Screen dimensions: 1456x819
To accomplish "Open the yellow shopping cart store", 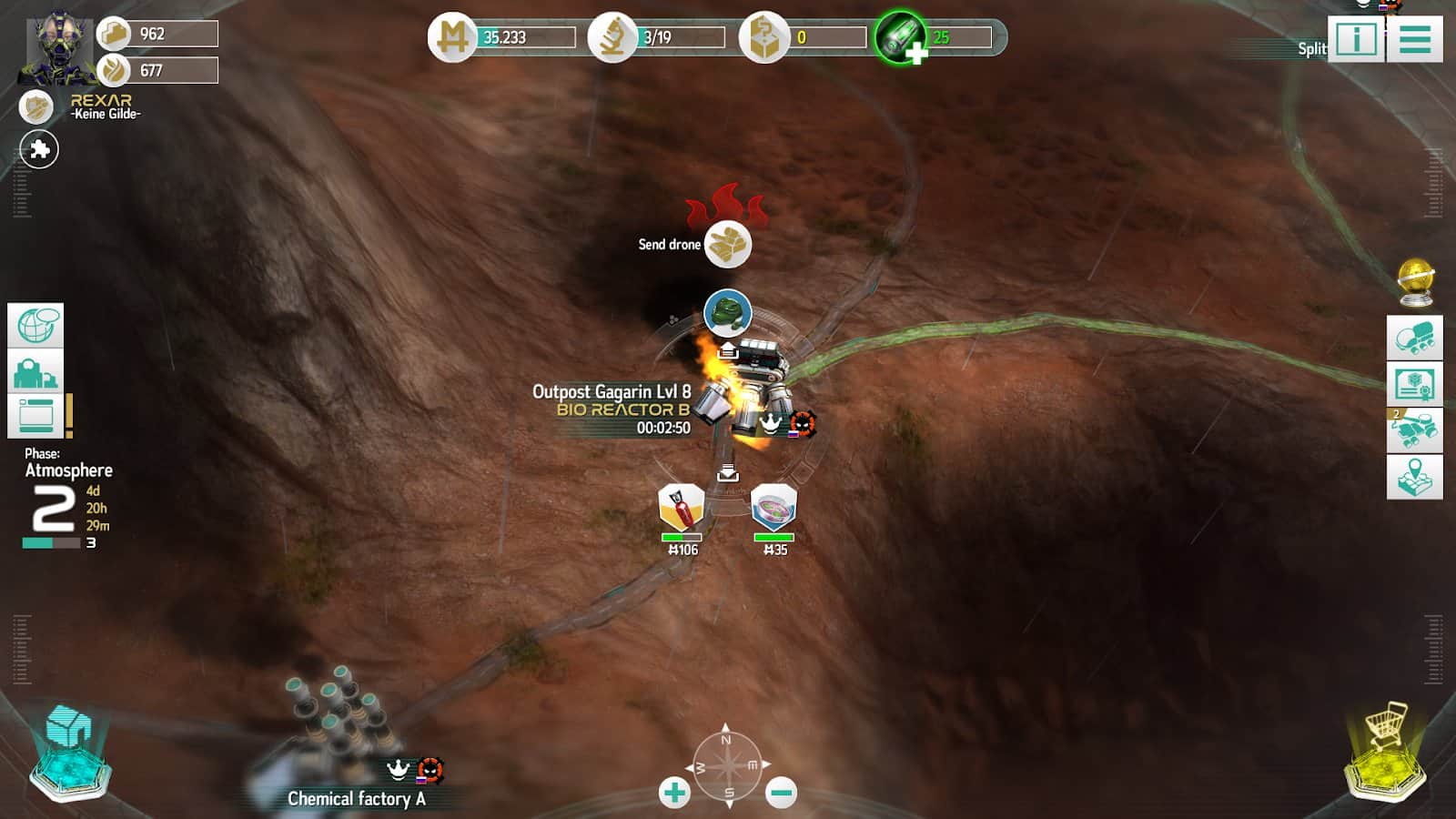I will pyautogui.click(x=1385, y=751).
